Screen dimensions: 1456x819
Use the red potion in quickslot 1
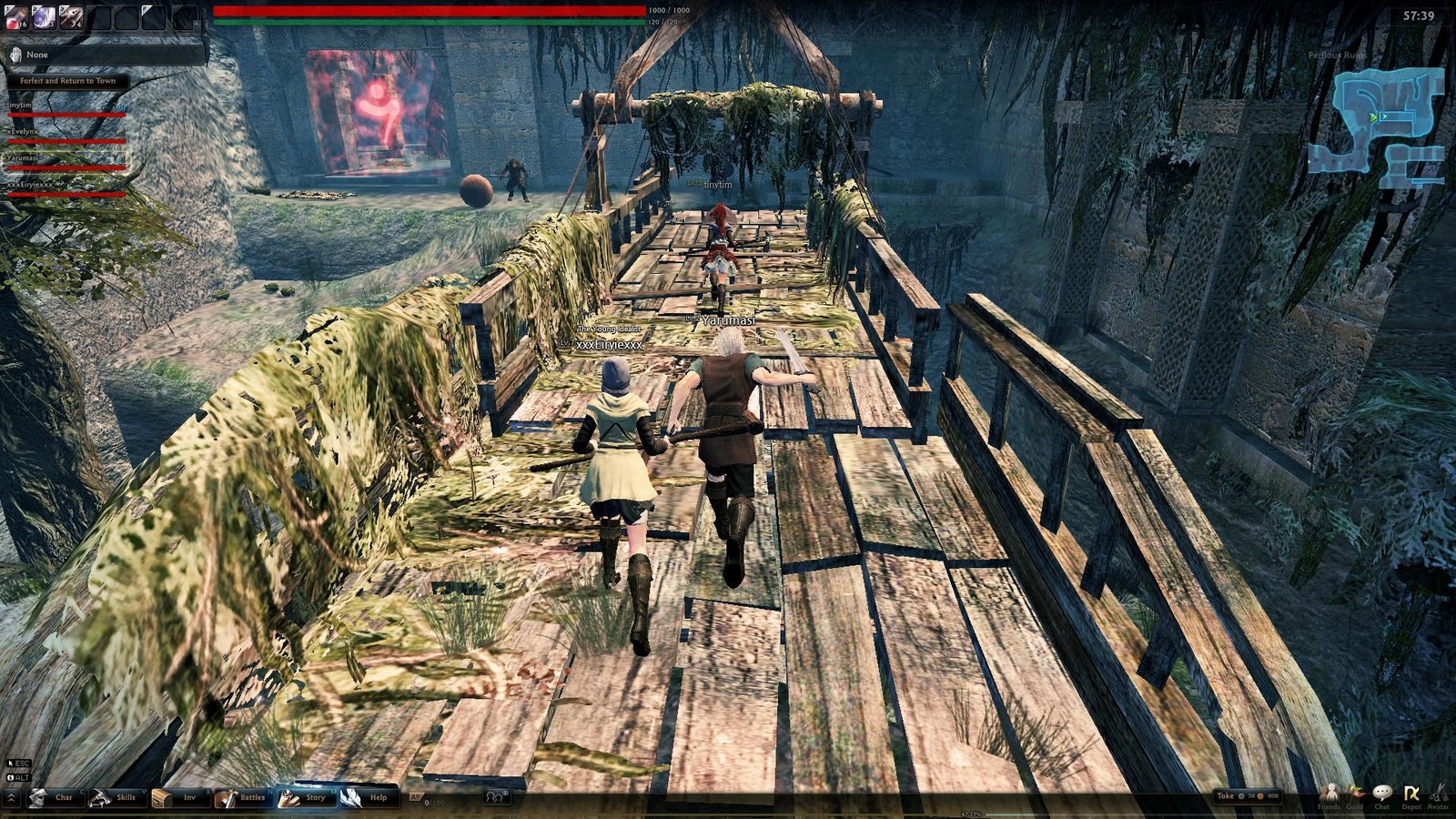point(16,18)
